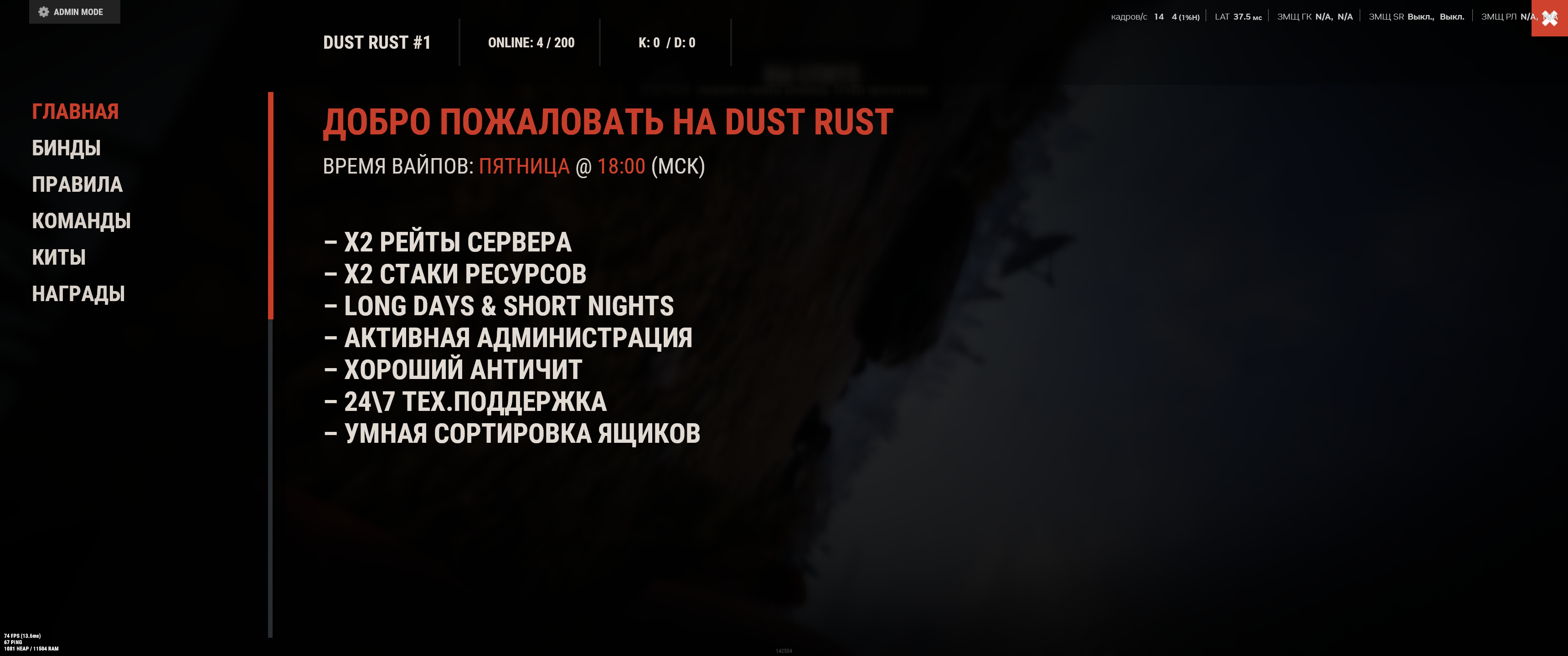Switch to the Бинды section
Screen dimensions: 1568x656
66,148
